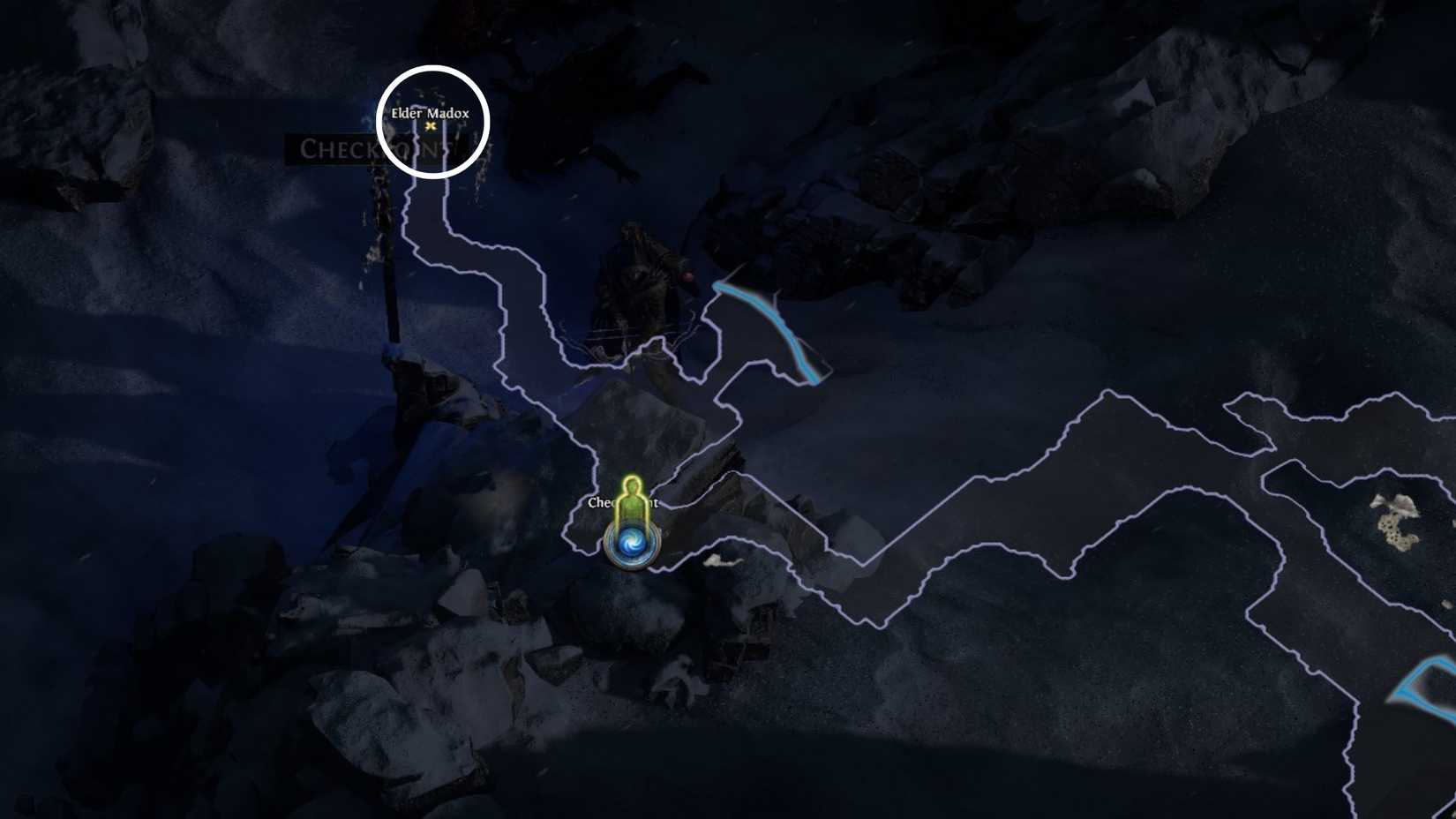Click the Elder Madox quest marker
Image resolution: width=1456 pixels, height=819 pixels.
point(432,126)
